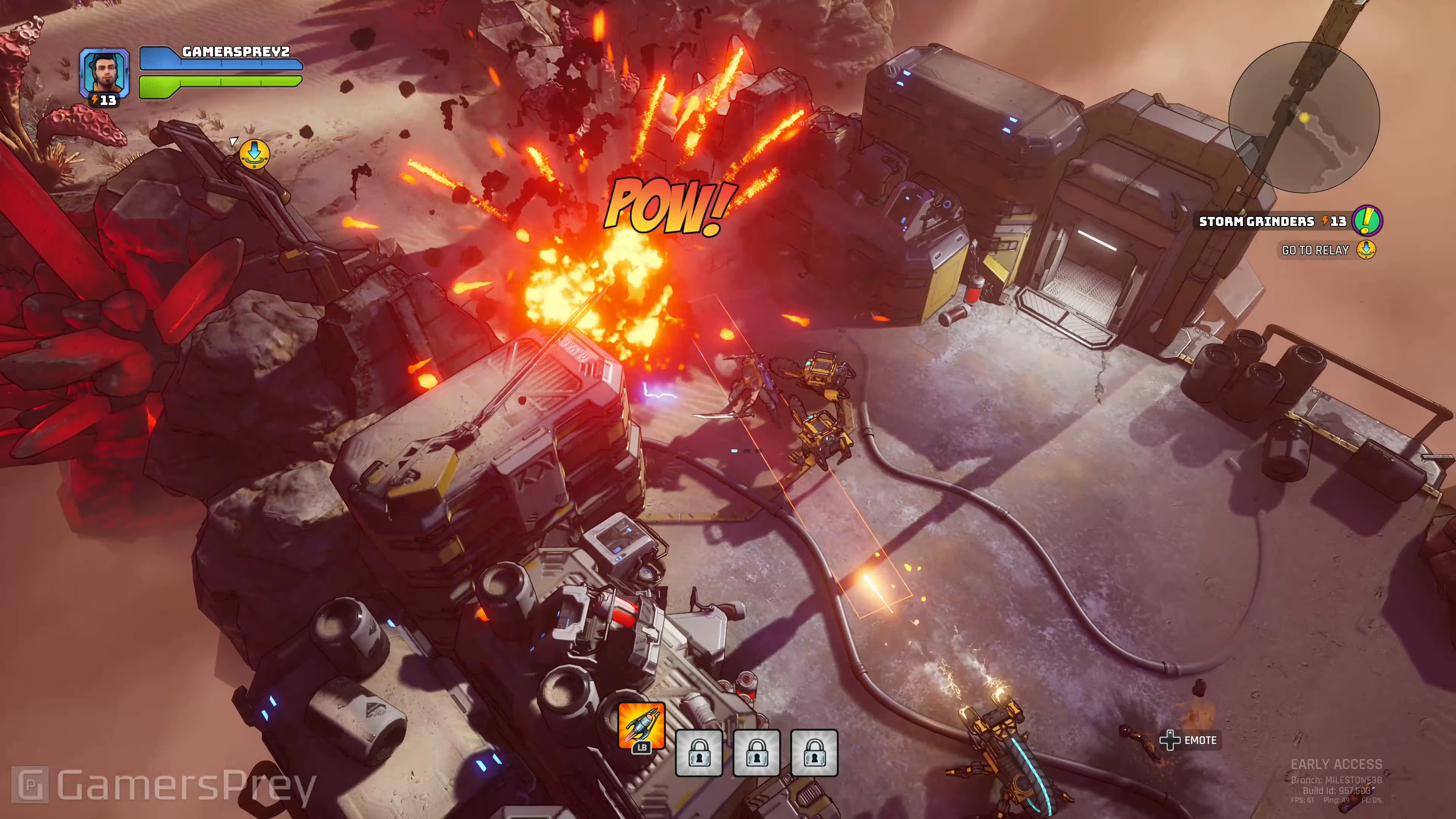Image resolution: width=1456 pixels, height=819 pixels.
Task: Click the yellow relay waypoint marker
Action: point(254,152)
